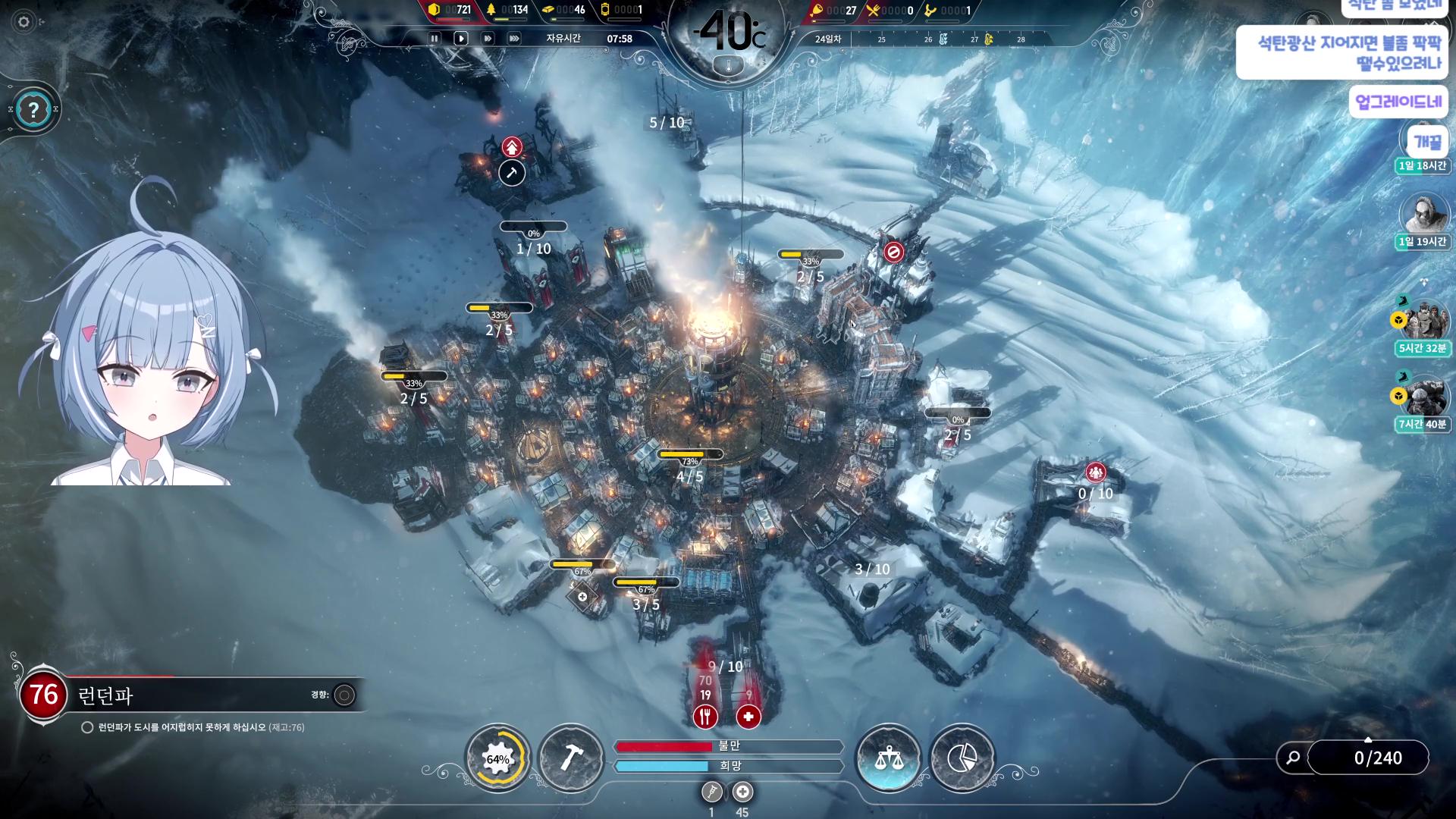1456x819 pixels.
Task: Select the red fork-and-knife hunger alert
Action: pyautogui.click(x=705, y=716)
